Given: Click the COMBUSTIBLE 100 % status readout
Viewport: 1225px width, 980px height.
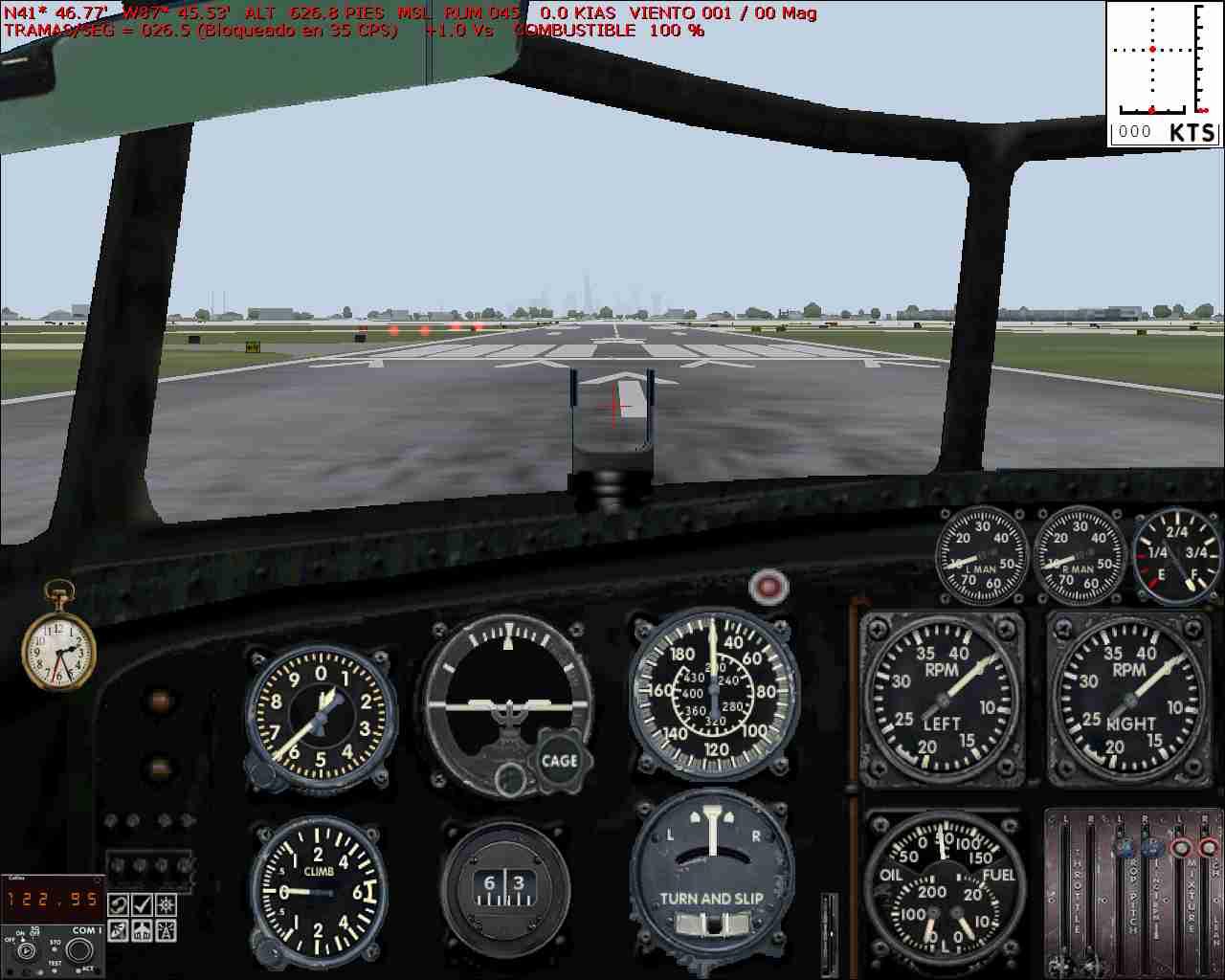Looking at the screenshot, I should [609, 30].
